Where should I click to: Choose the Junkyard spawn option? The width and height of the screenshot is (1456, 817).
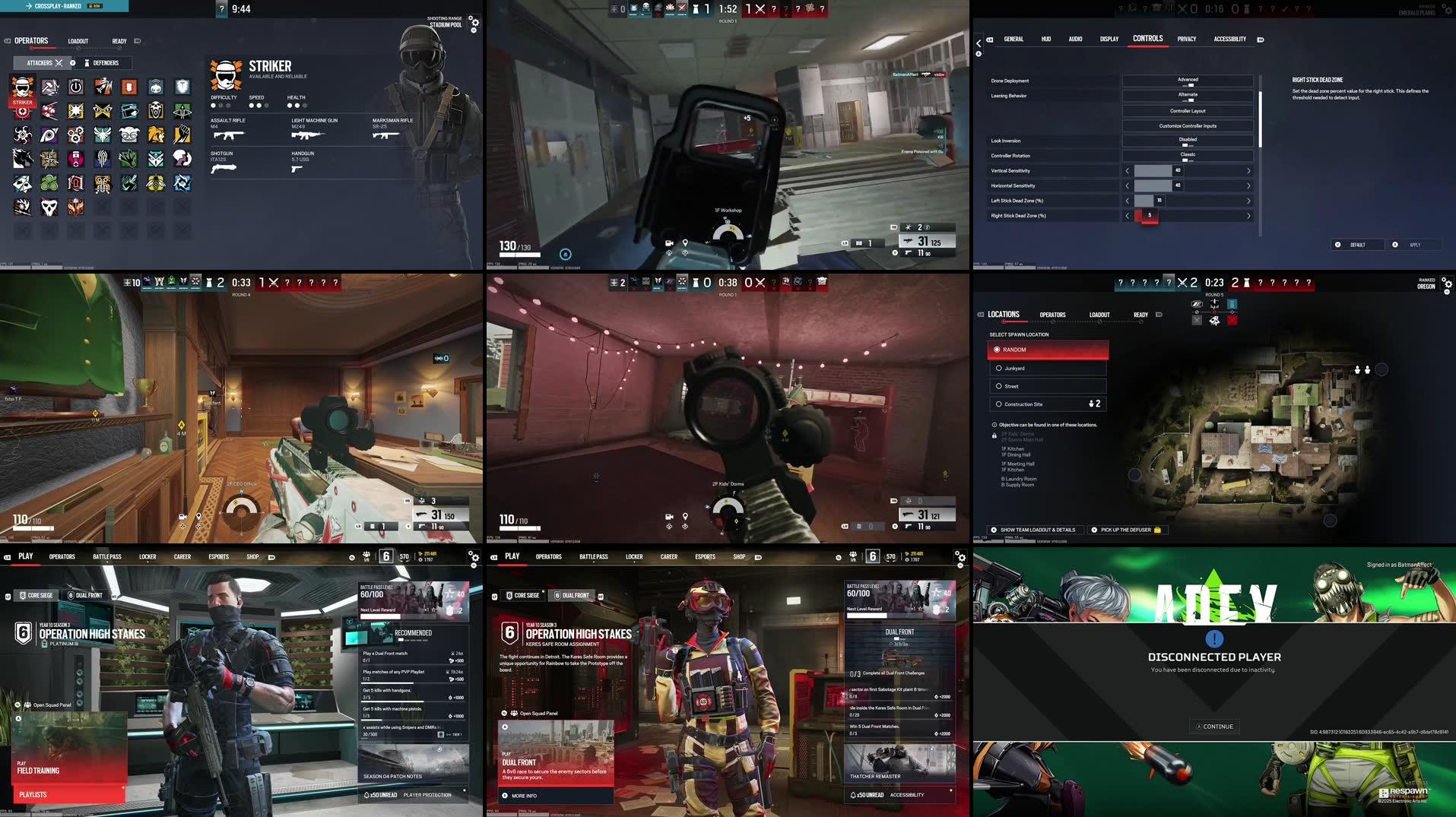pos(999,368)
